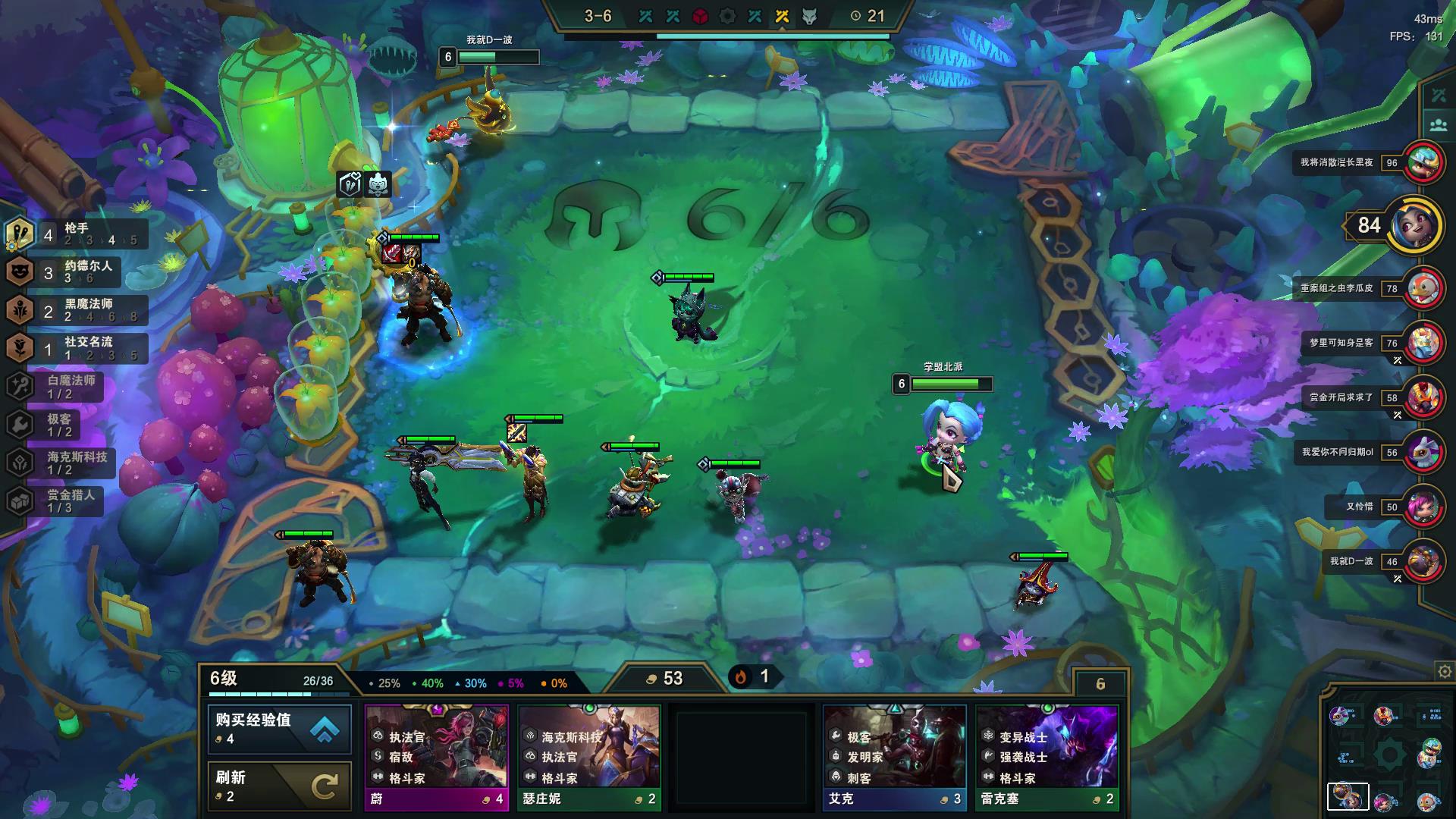
Task: Select the 雷克塞 shop card
Action: 1046,757
